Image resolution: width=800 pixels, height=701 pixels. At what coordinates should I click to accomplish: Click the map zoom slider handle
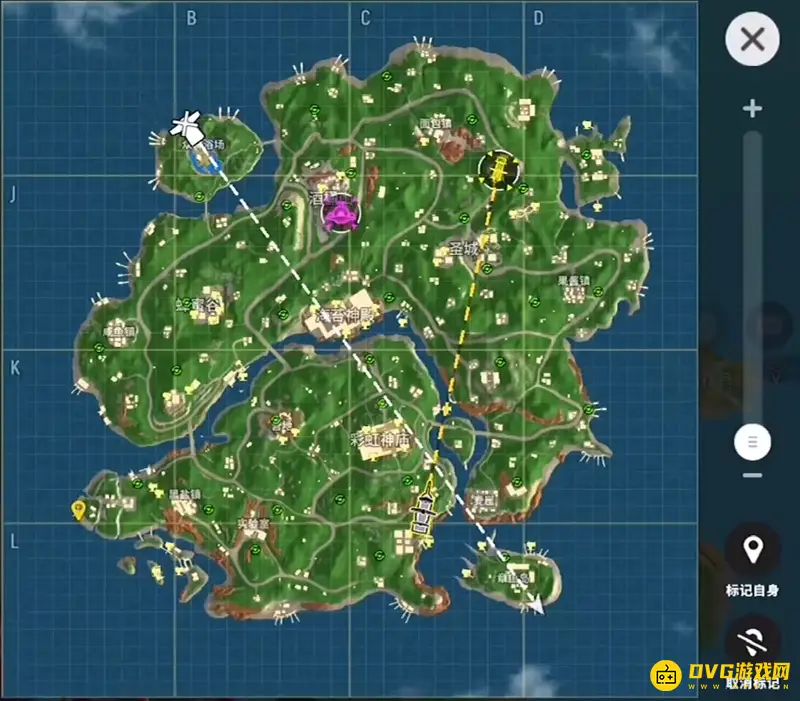click(753, 441)
